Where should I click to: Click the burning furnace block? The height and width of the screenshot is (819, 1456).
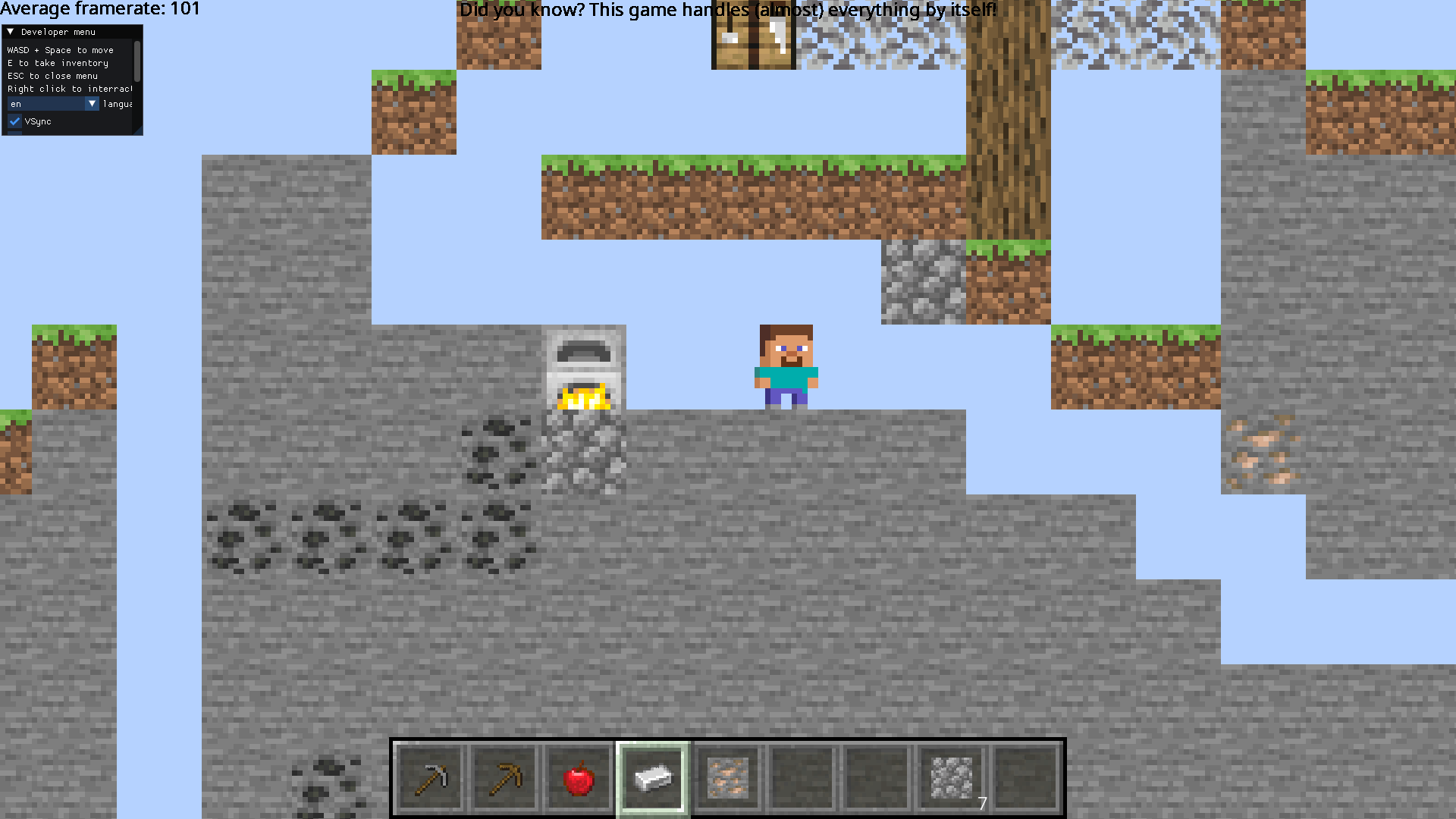[585, 368]
